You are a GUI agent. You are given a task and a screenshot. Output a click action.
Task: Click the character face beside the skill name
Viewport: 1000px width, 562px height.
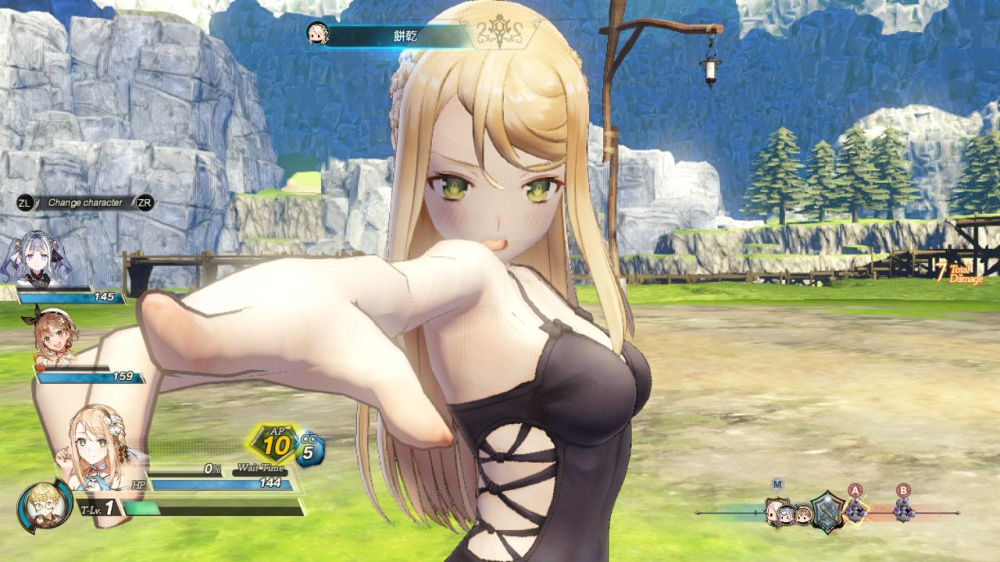(x=318, y=34)
